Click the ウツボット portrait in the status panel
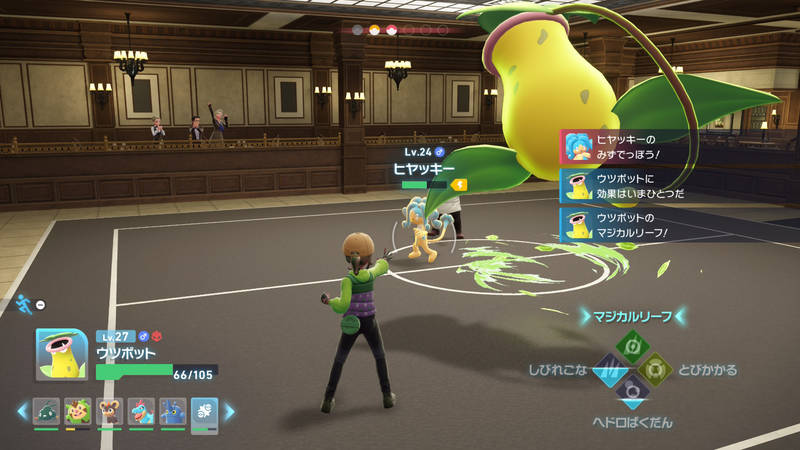The width and height of the screenshot is (800, 450). tap(61, 354)
